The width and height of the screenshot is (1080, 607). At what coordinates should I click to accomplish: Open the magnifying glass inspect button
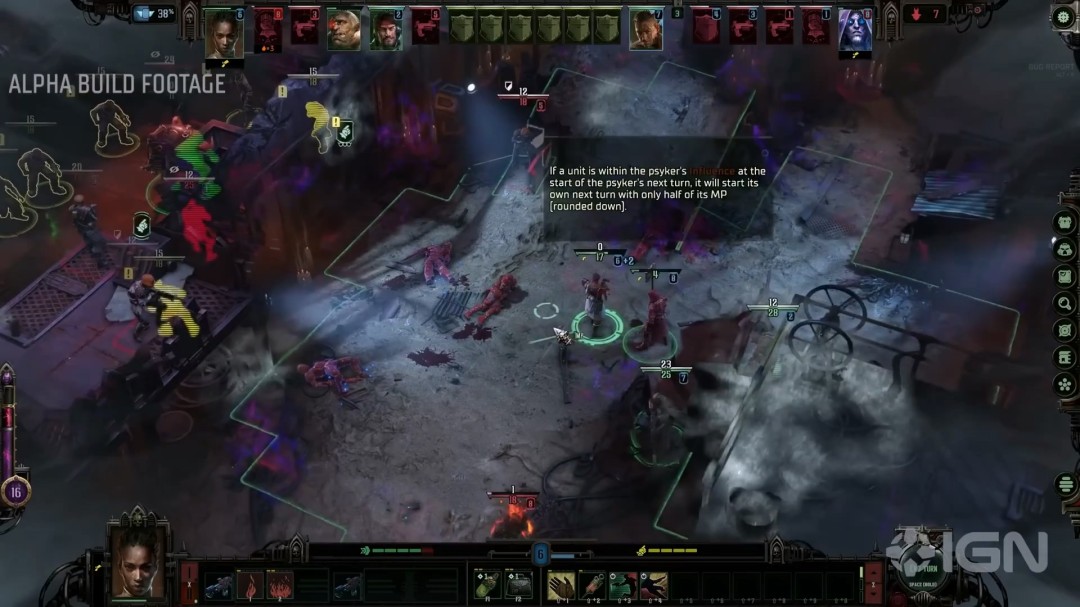(1064, 303)
